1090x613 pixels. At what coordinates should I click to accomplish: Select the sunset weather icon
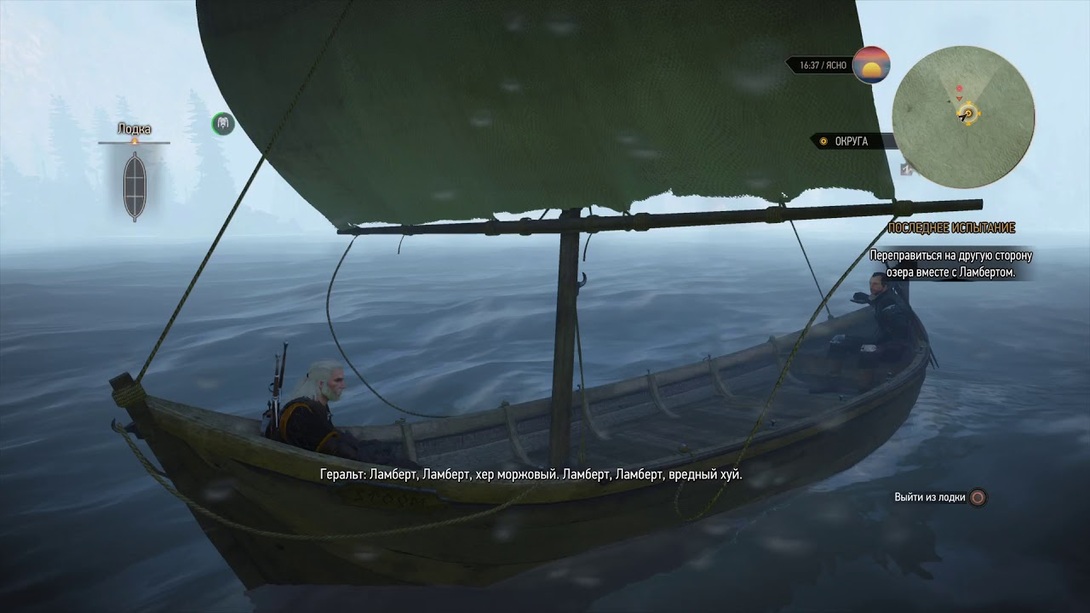pos(871,65)
